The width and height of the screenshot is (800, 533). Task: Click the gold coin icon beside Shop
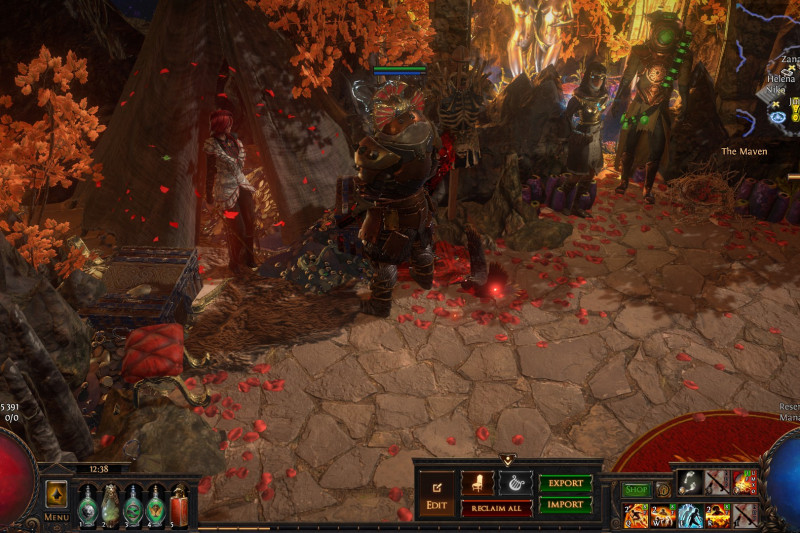tap(662, 490)
